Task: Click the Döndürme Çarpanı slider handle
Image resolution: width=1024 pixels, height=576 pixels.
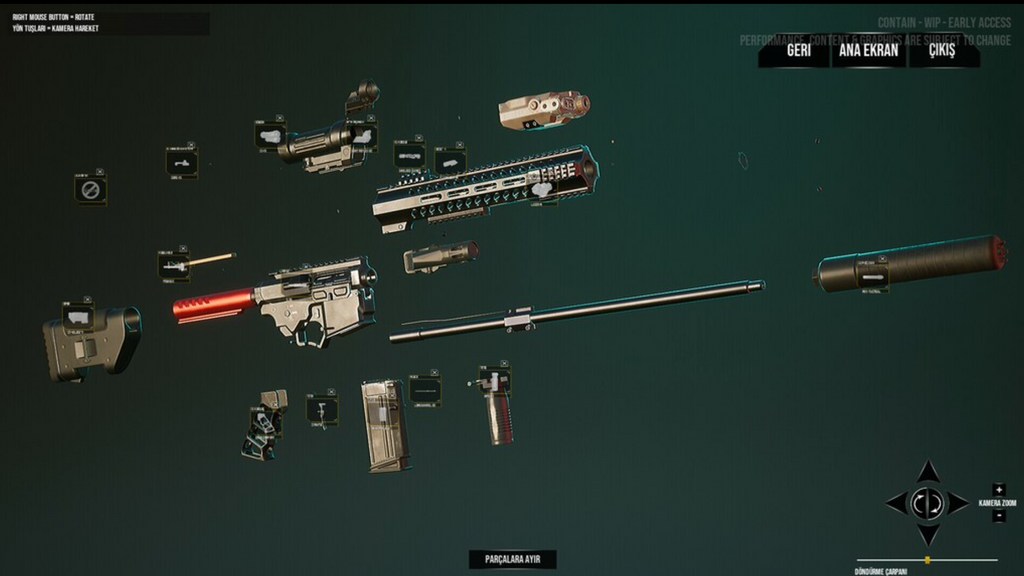Action: pyautogui.click(x=927, y=560)
